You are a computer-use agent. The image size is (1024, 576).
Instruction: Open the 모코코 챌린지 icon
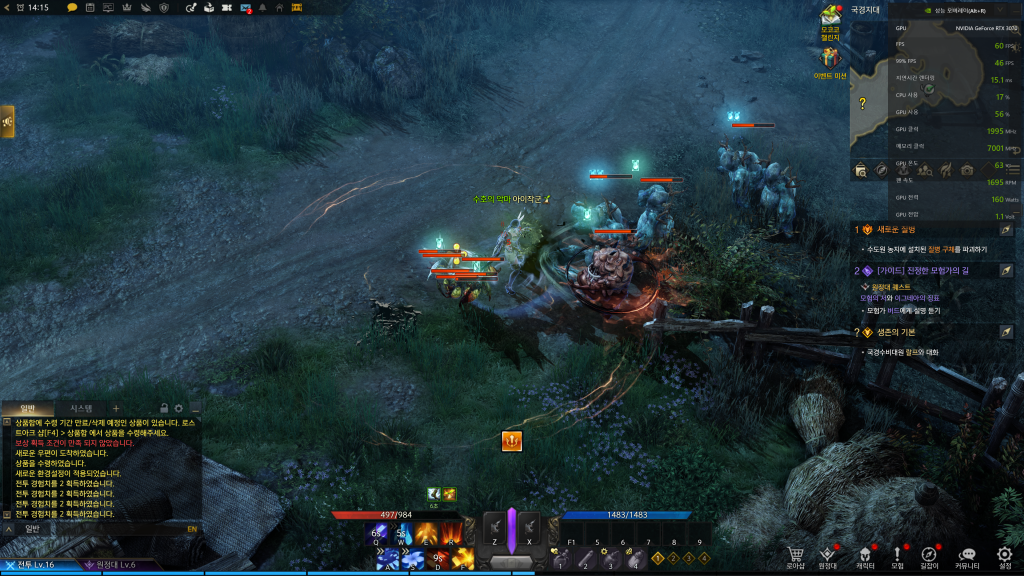tap(831, 17)
